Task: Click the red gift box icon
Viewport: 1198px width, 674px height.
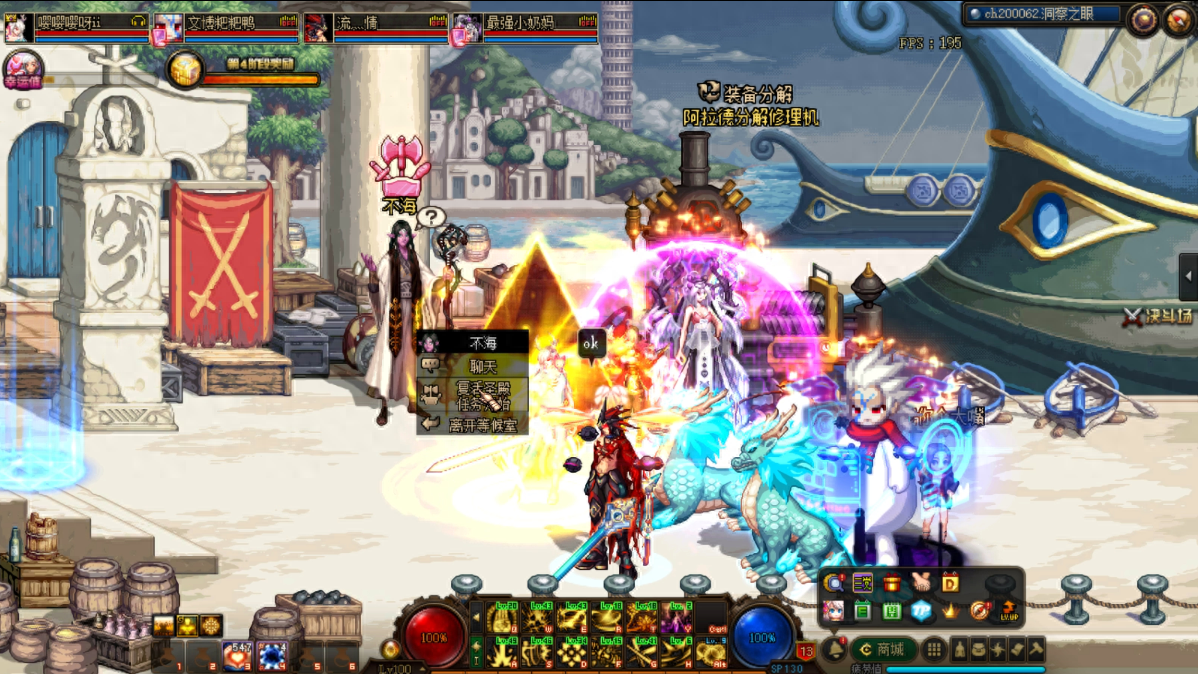Action: [891, 583]
